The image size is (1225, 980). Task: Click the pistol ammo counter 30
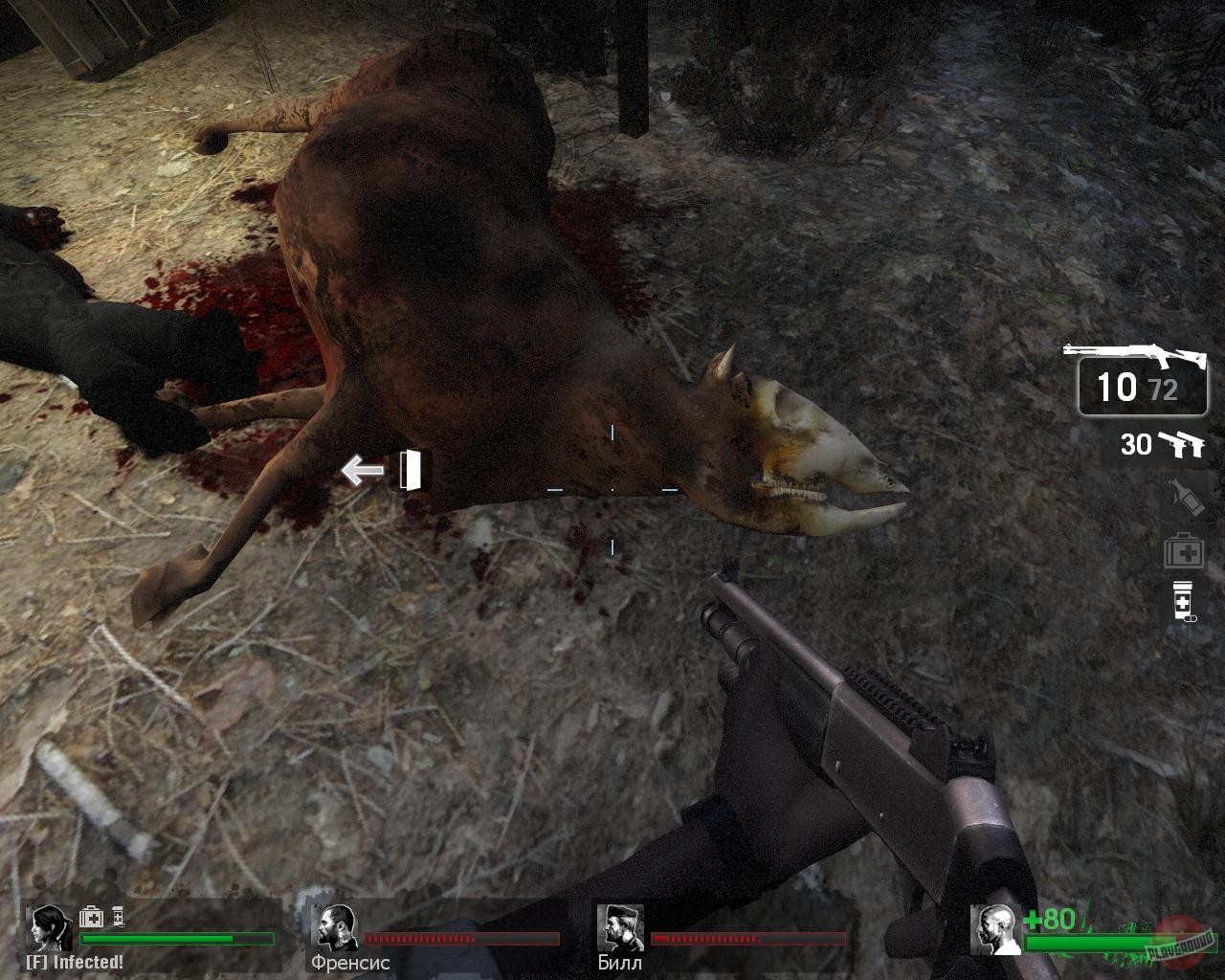click(x=1137, y=444)
